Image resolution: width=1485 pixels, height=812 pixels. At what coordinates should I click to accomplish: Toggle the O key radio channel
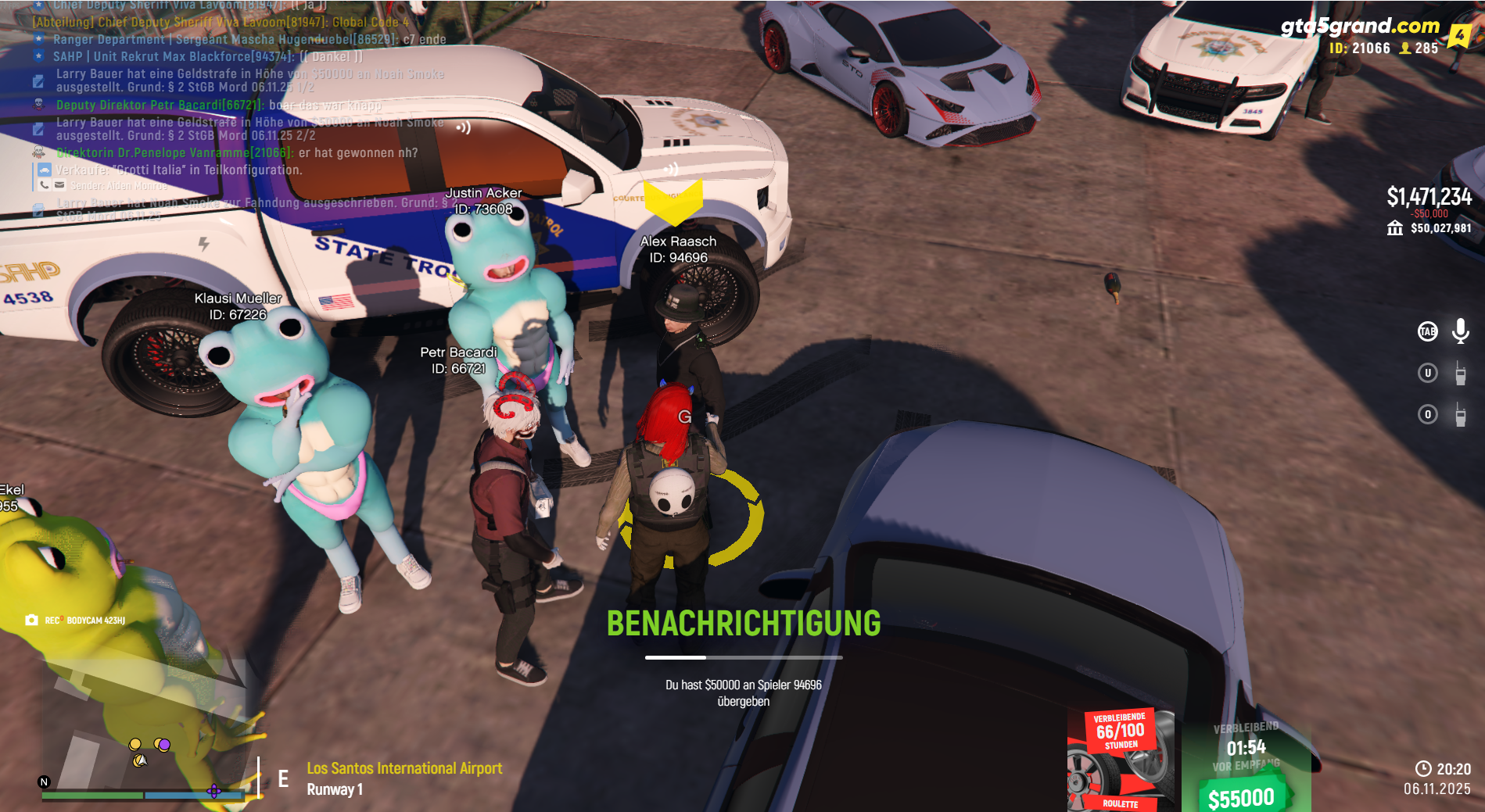tap(1428, 414)
